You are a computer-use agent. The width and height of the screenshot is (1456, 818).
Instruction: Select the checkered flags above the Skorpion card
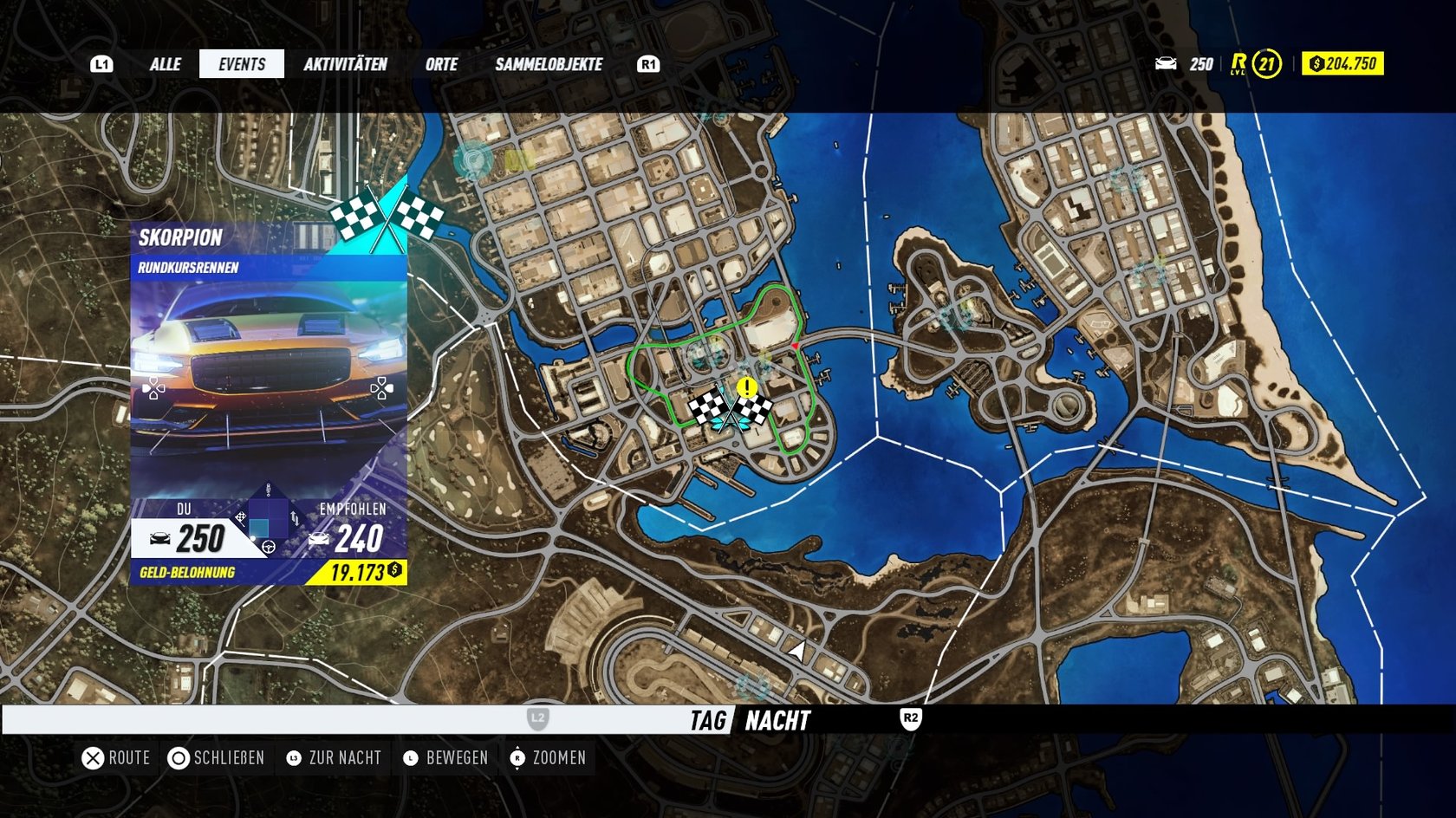click(387, 217)
